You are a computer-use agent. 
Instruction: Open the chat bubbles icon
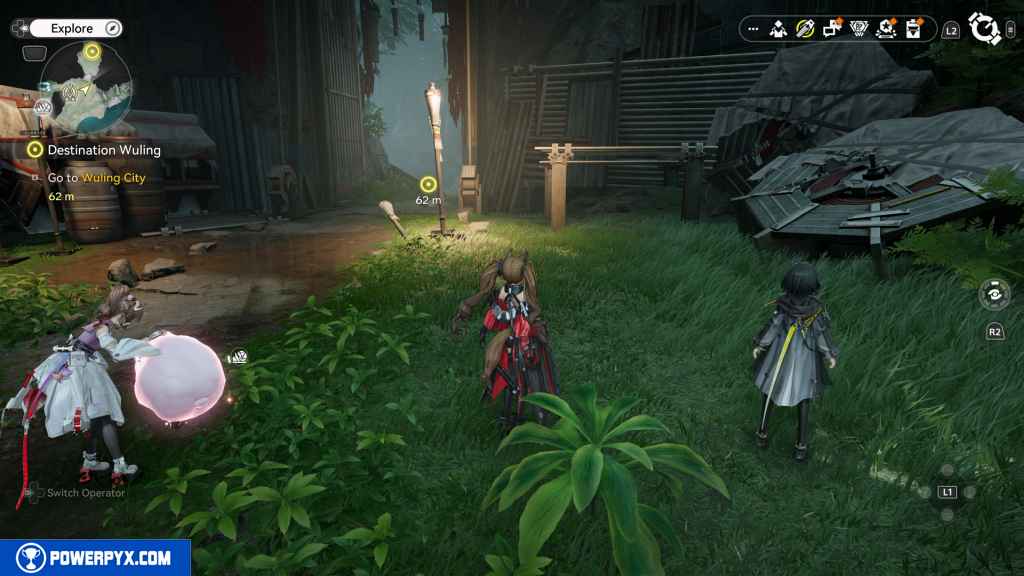(x=832, y=29)
